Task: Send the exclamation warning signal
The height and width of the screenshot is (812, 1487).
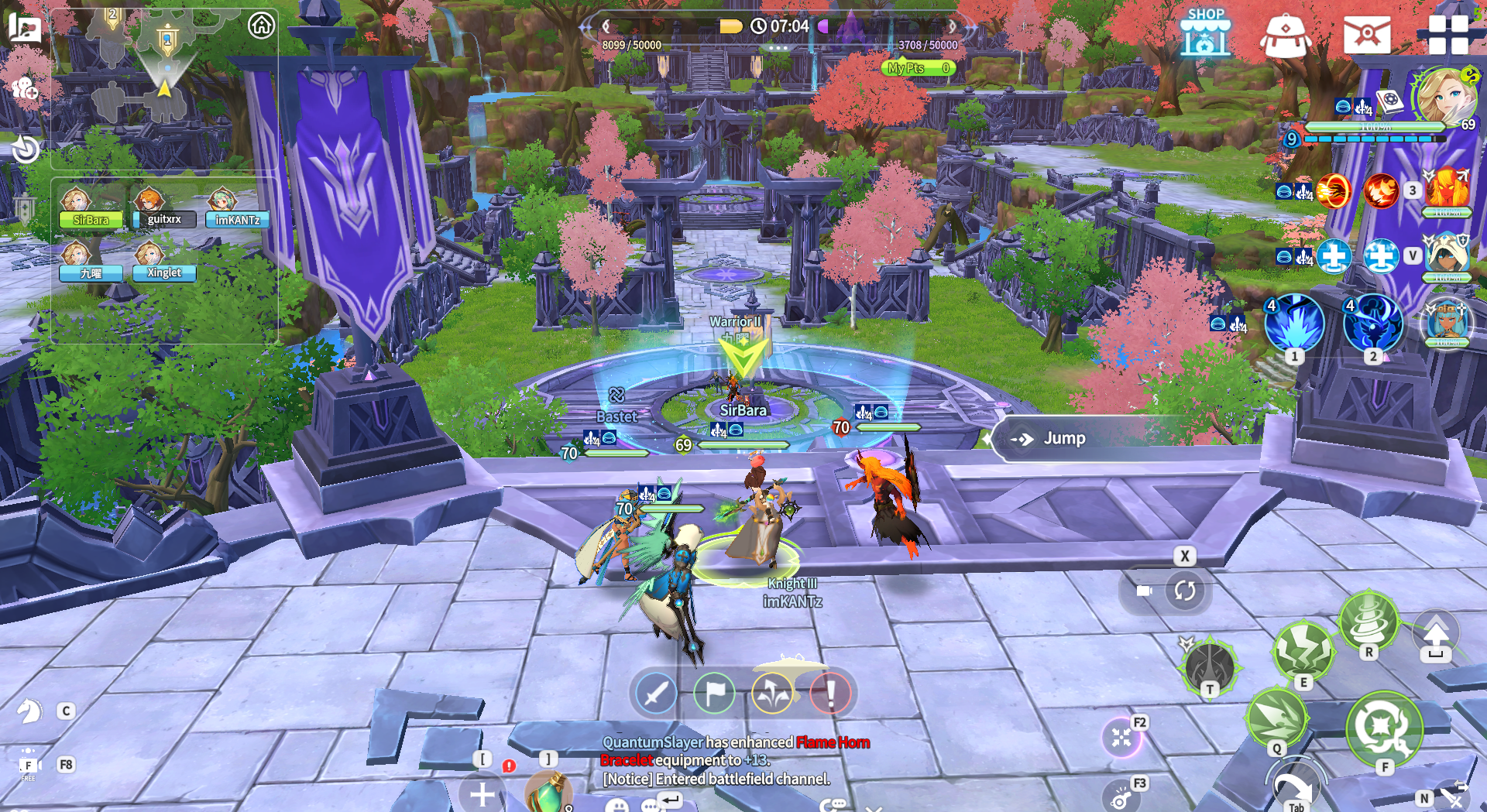Action: (829, 693)
